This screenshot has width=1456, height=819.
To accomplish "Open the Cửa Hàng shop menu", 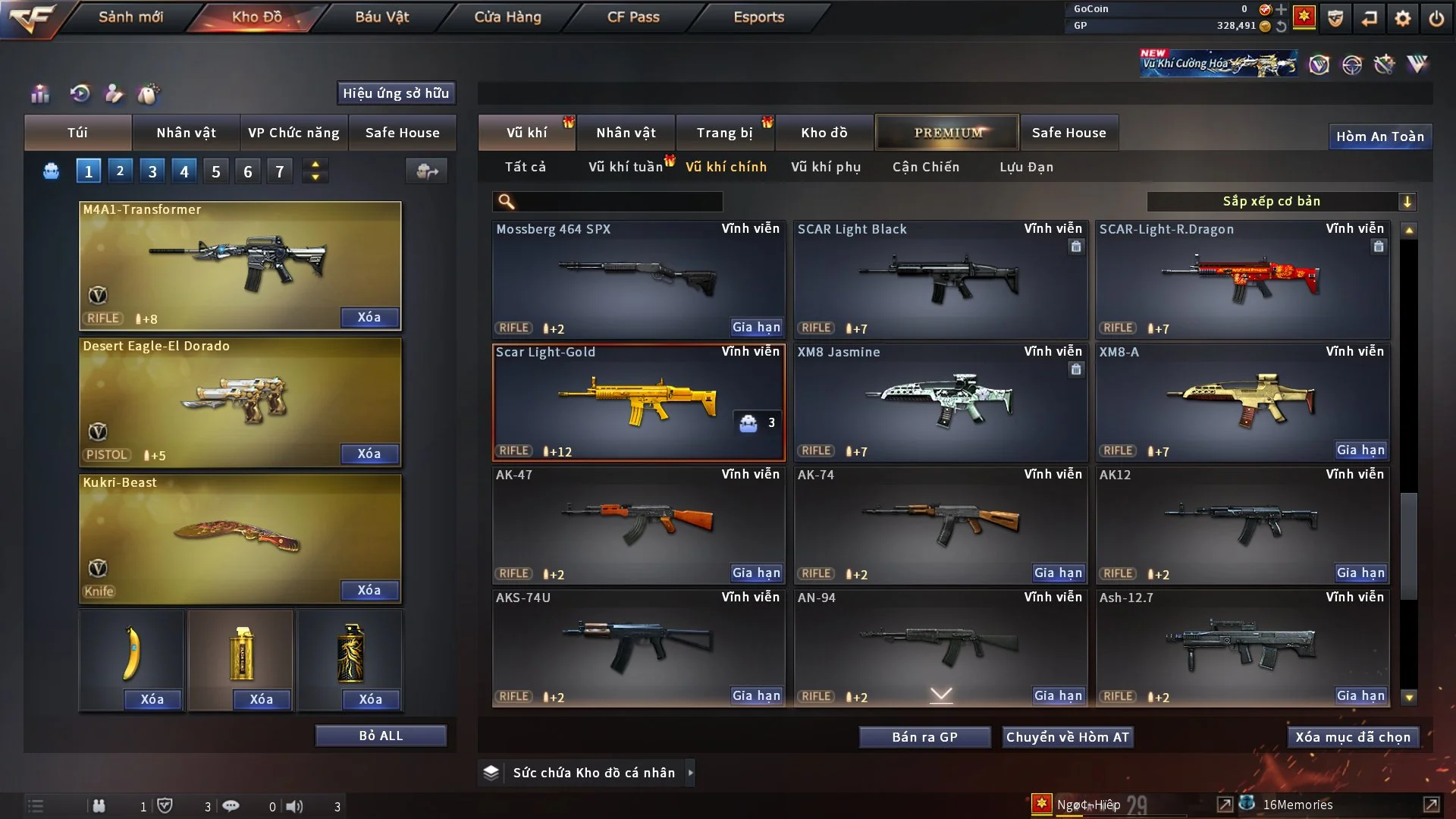I will 507,17.
